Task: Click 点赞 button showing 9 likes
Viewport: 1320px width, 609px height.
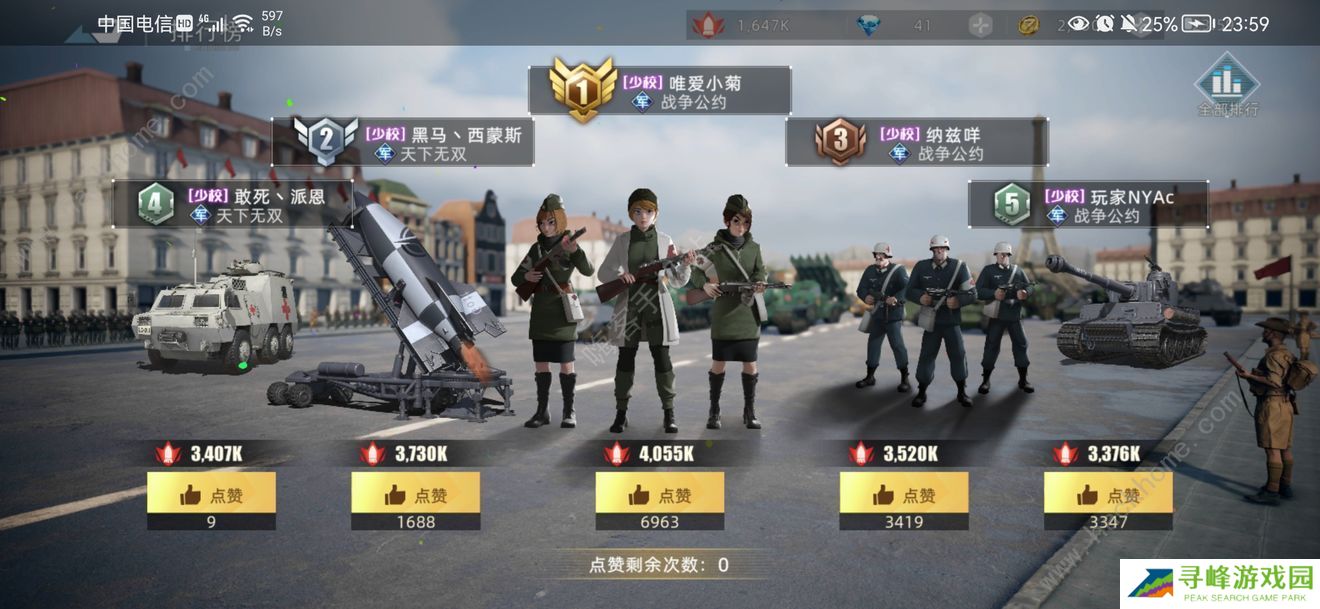Action: coord(211,494)
